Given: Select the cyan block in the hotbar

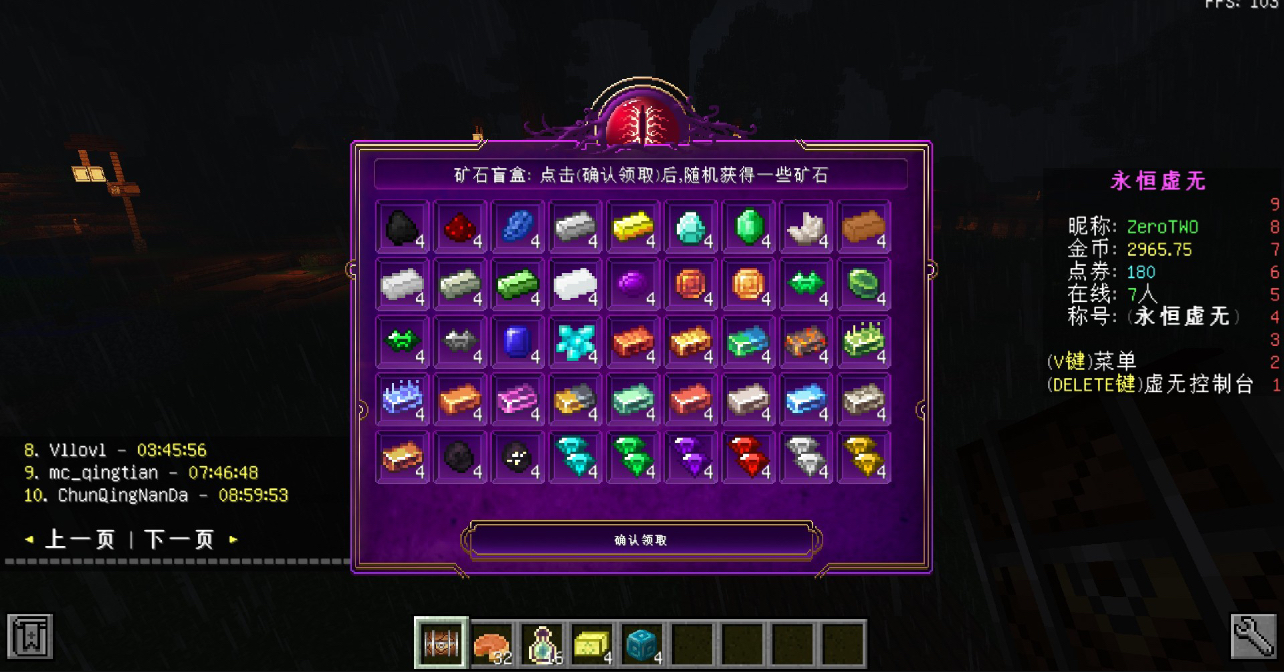Looking at the screenshot, I should click(x=642, y=642).
